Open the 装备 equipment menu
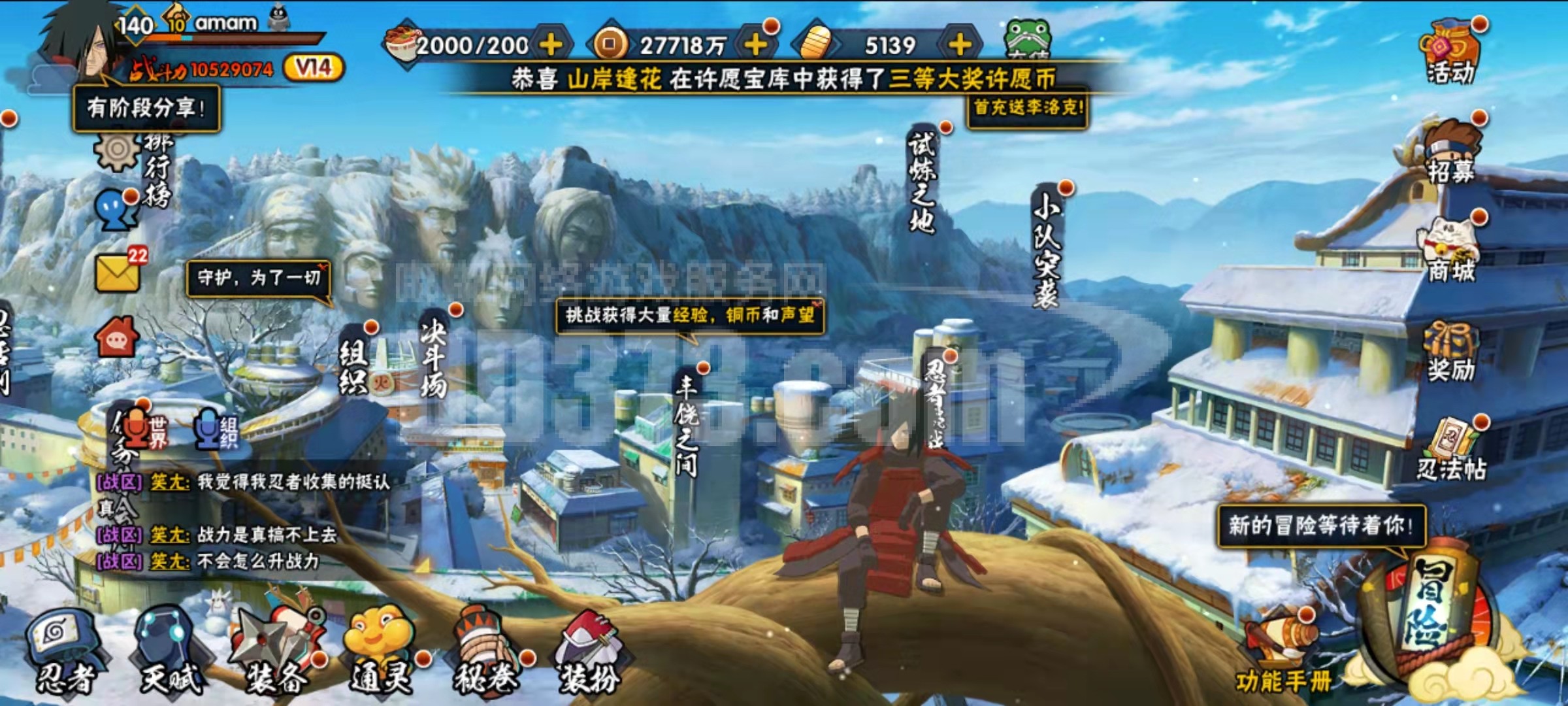1568x706 pixels. (x=276, y=652)
